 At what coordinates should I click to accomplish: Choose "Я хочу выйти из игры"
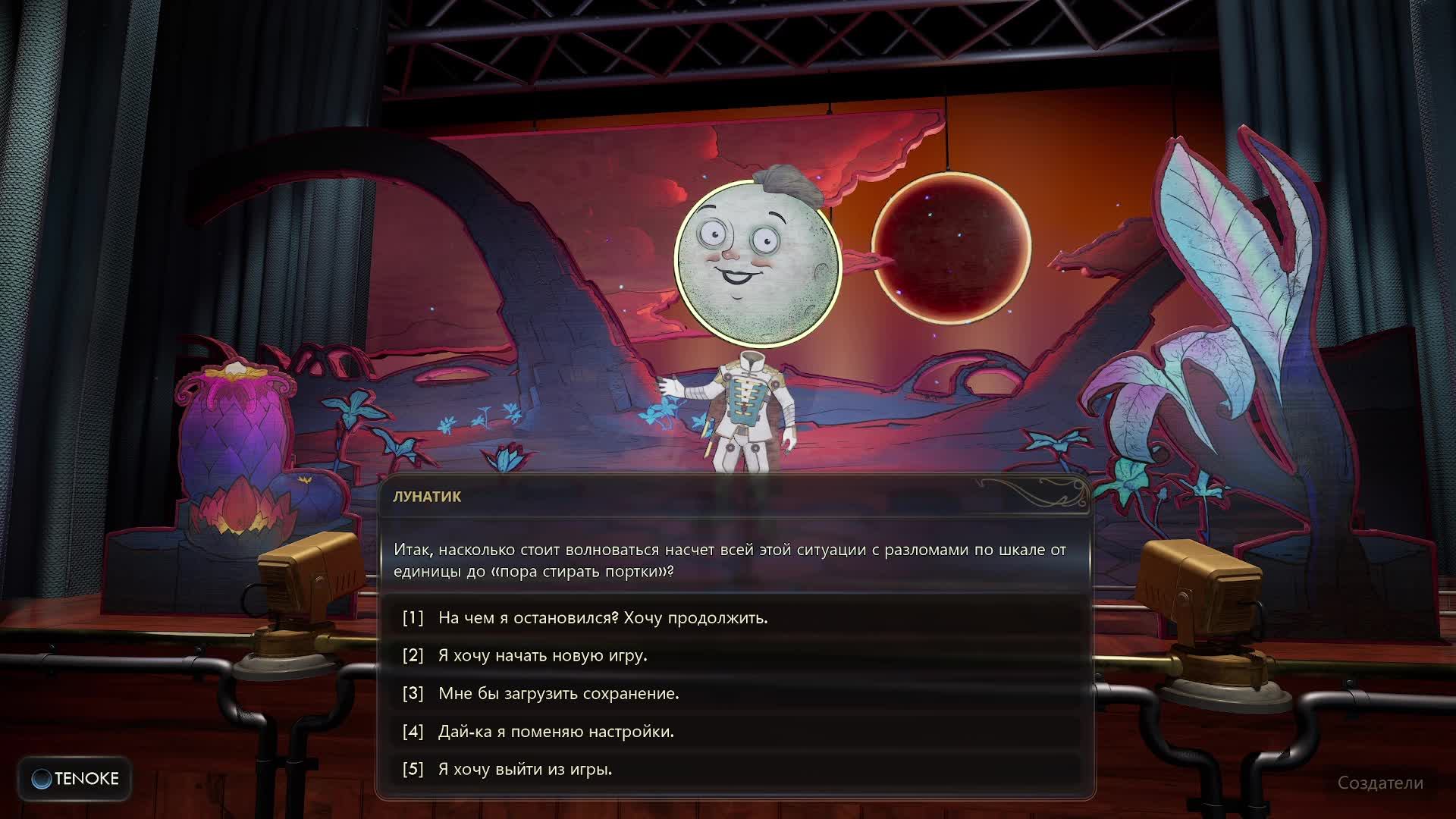(x=525, y=770)
